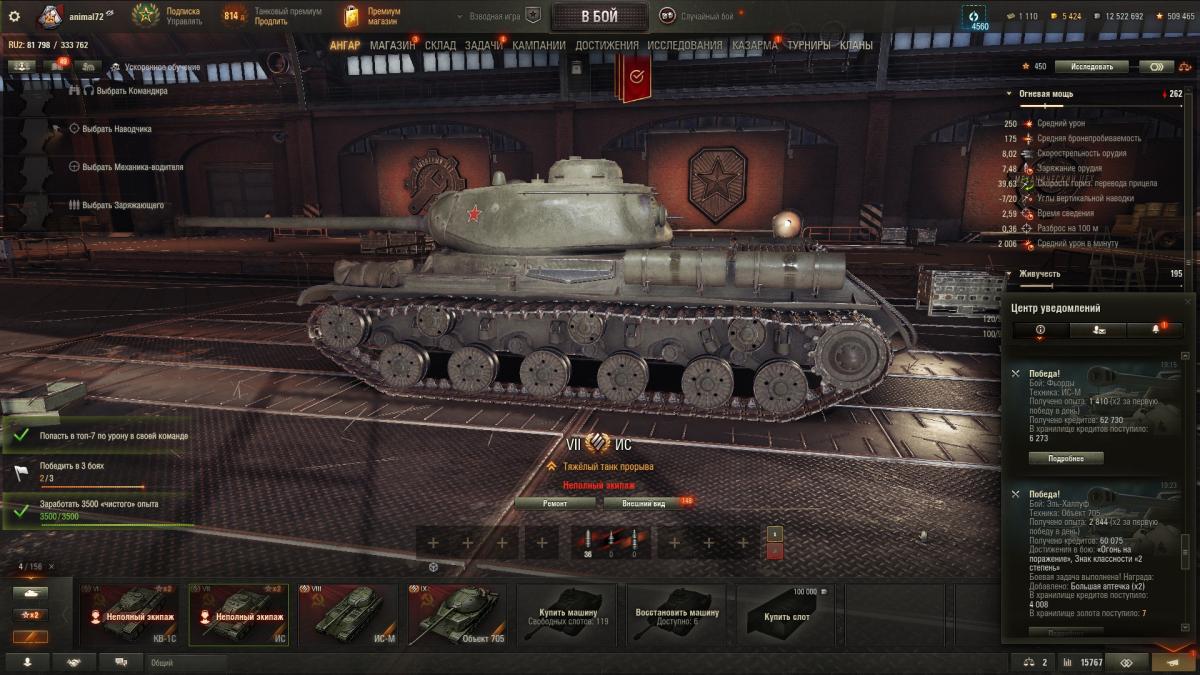Image resolution: width=1200 pixels, height=675 pixels.
Task: Open the Премиум магазин
Action: coord(372,16)
